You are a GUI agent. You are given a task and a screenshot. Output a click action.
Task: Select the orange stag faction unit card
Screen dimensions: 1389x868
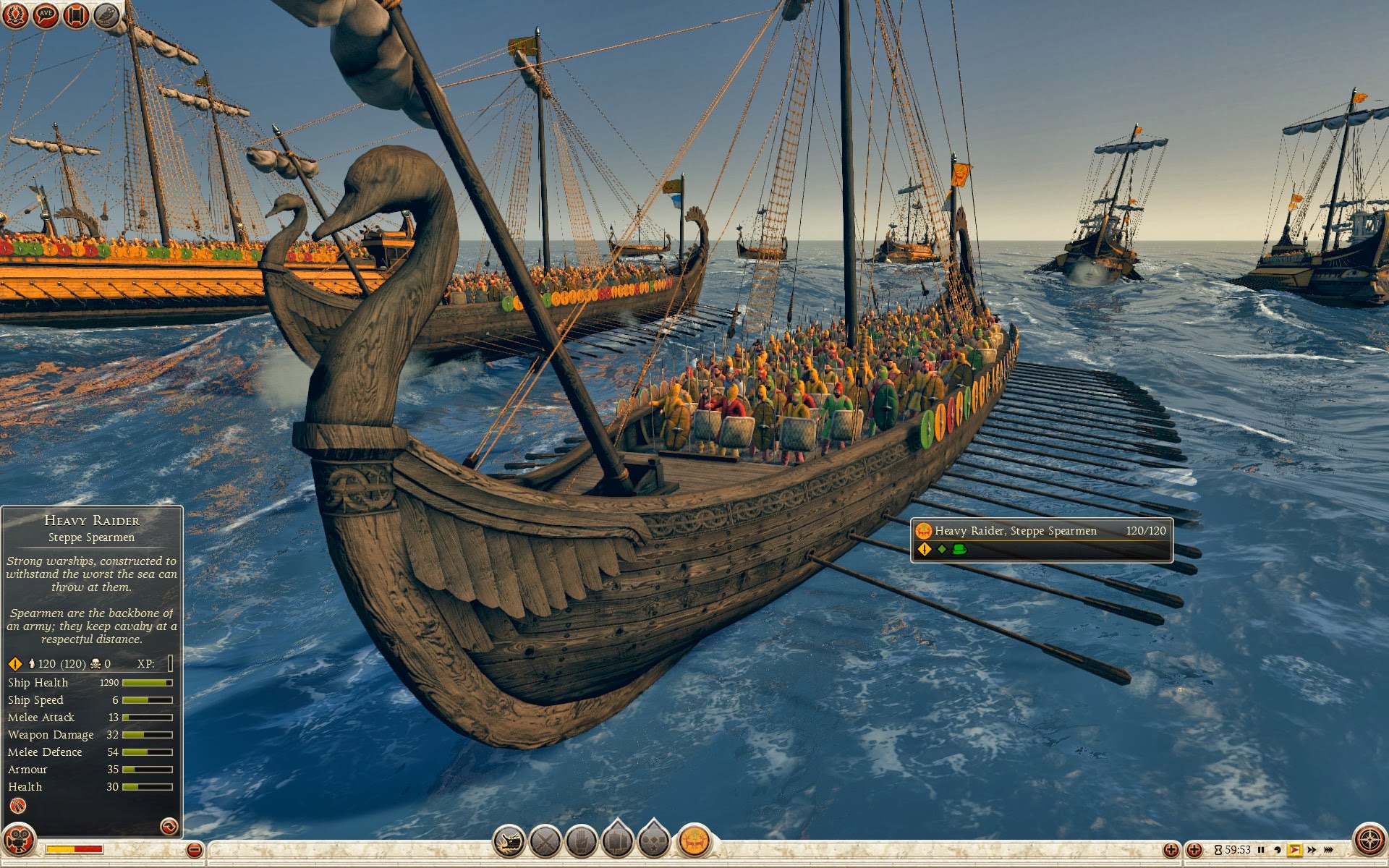click(x=694, y=841)
